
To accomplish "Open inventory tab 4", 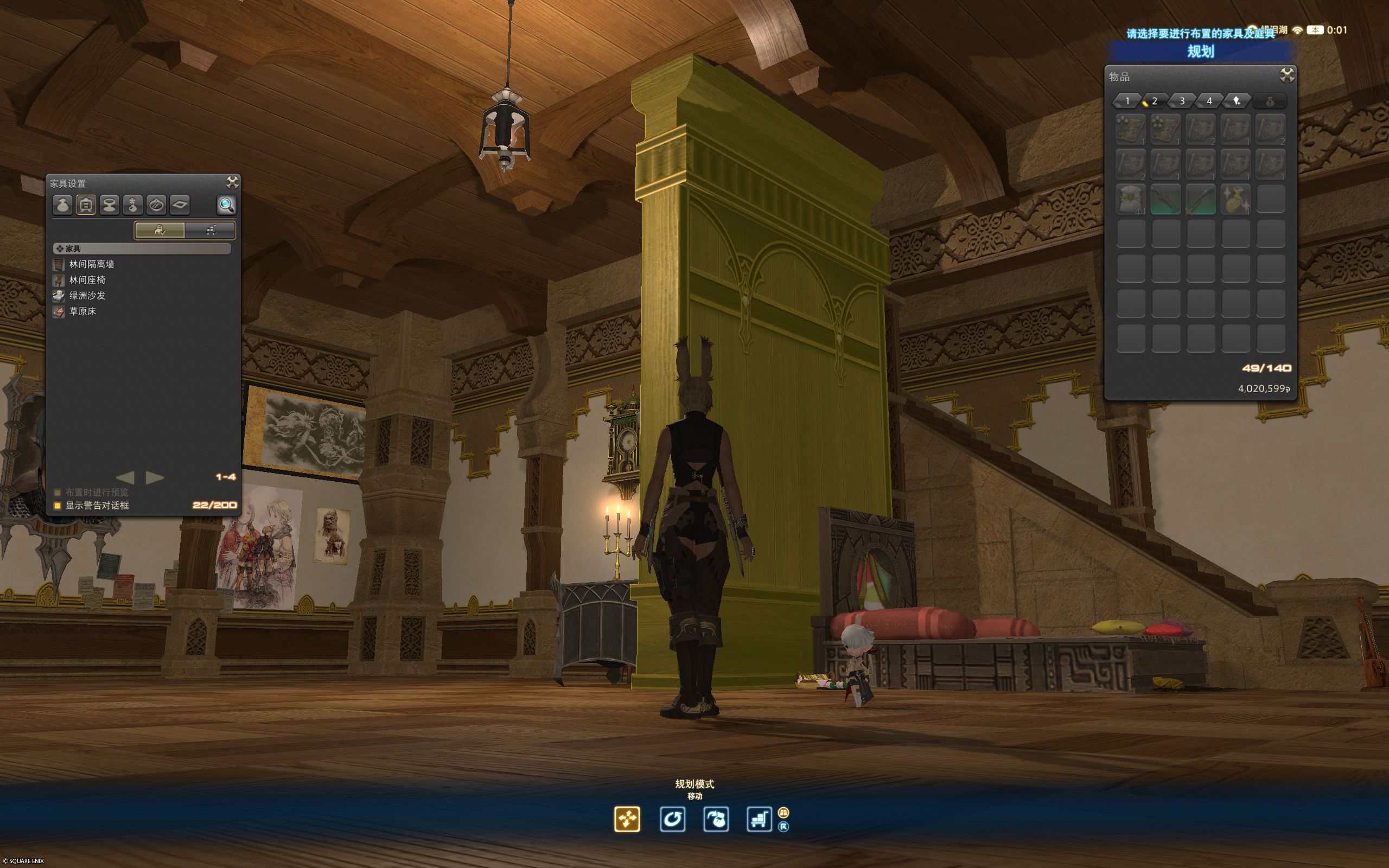I will [x=1209, y=101].
